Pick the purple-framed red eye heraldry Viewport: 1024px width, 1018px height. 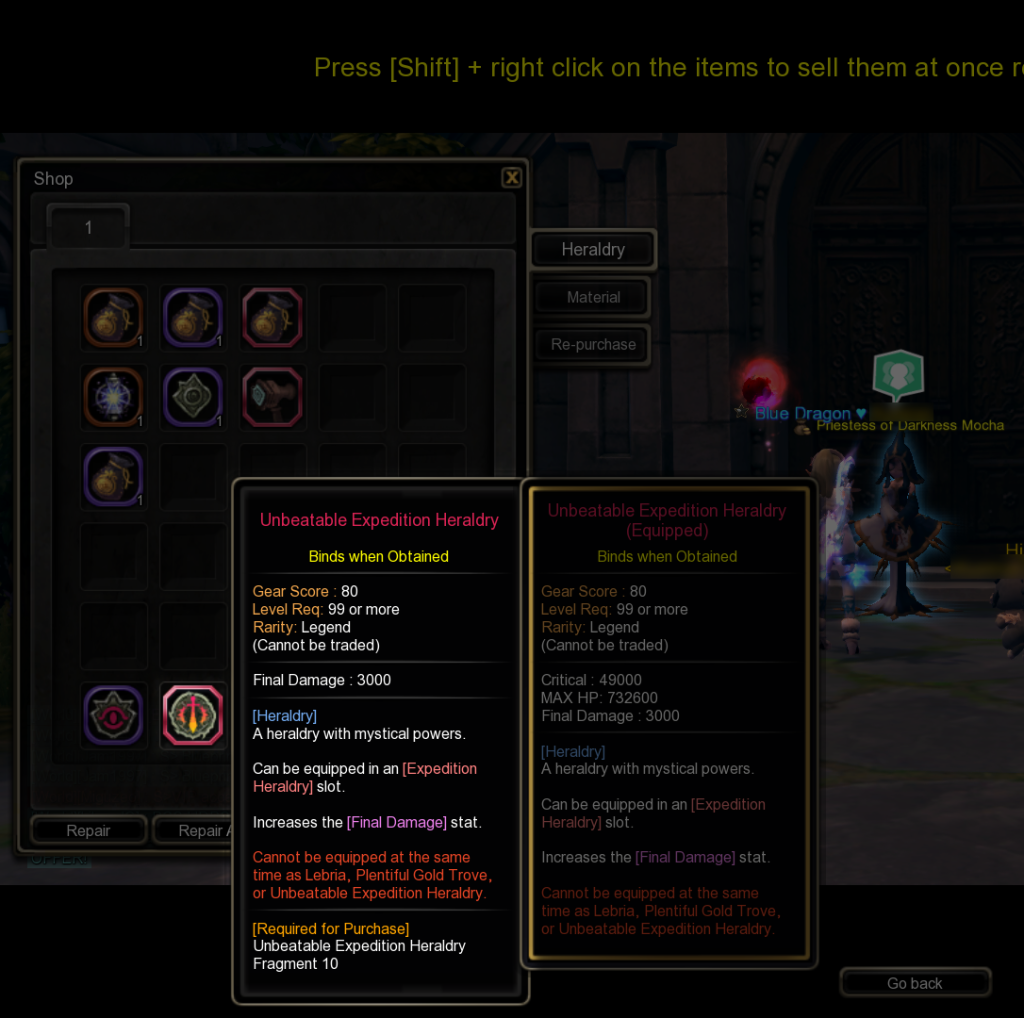113,715
